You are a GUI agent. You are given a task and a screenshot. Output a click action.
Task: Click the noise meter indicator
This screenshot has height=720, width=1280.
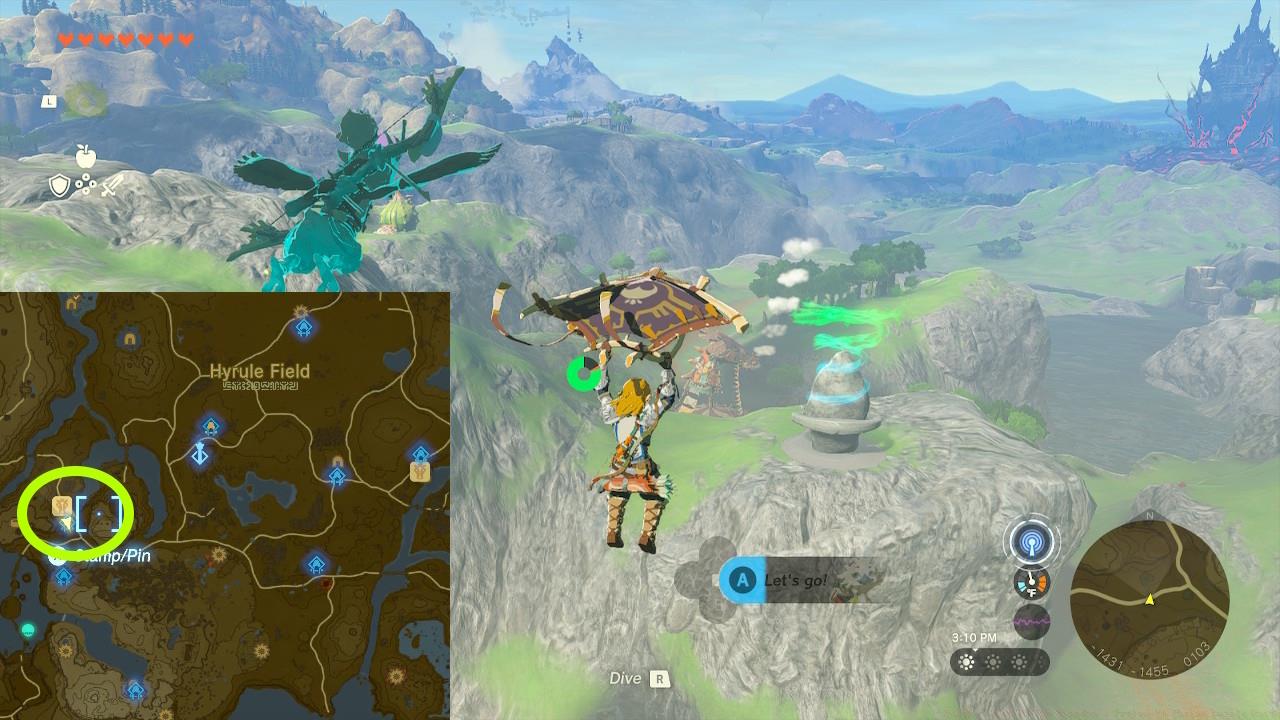point(1030,621)
